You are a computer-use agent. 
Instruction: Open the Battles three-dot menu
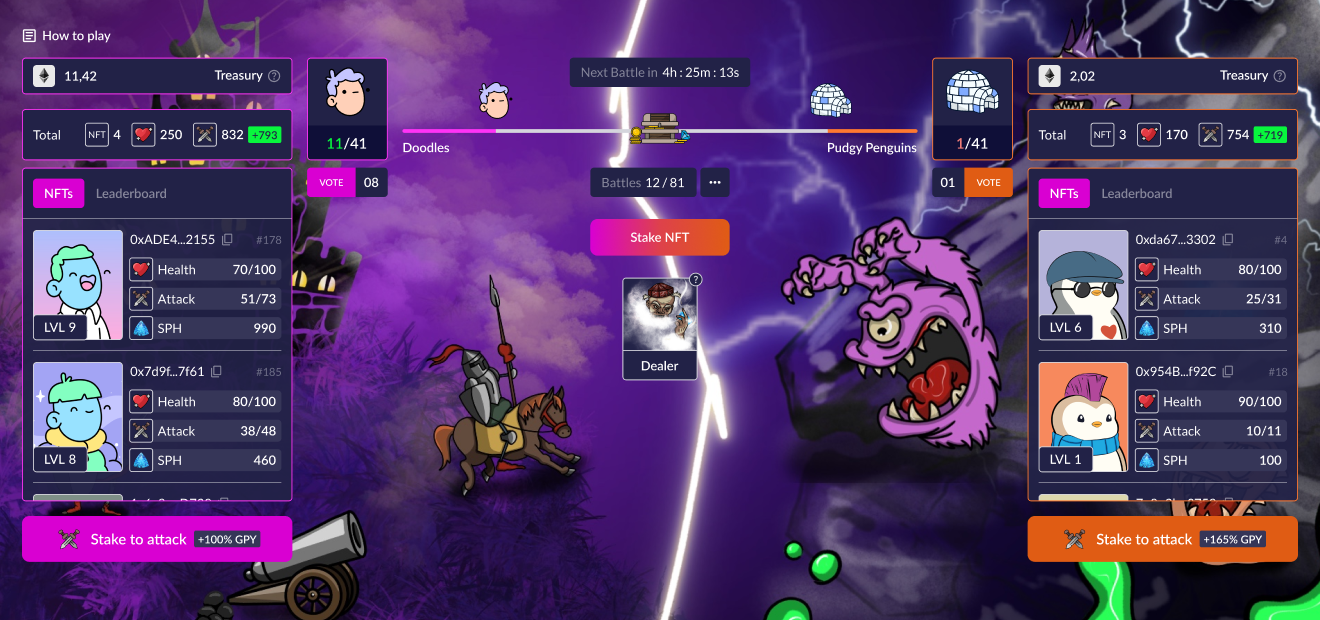click(x=714, y=183)
